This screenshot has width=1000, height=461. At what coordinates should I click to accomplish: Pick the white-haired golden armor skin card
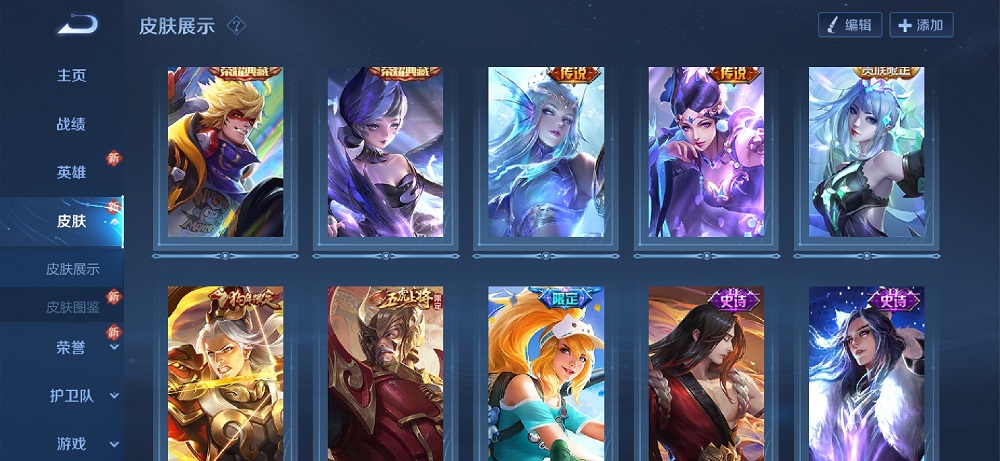(225, 374)
